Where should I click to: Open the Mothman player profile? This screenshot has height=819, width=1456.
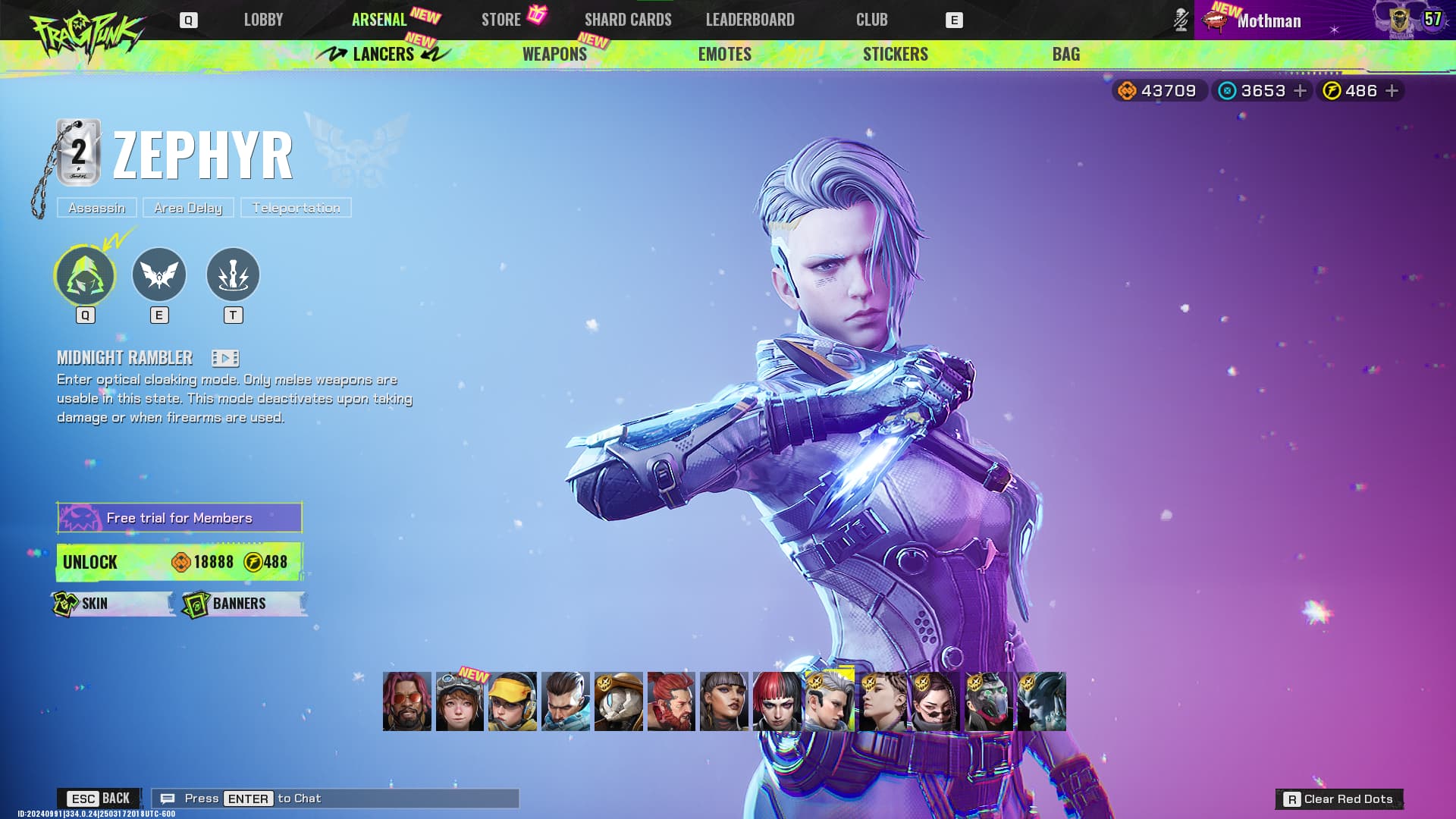[1268, 20]
